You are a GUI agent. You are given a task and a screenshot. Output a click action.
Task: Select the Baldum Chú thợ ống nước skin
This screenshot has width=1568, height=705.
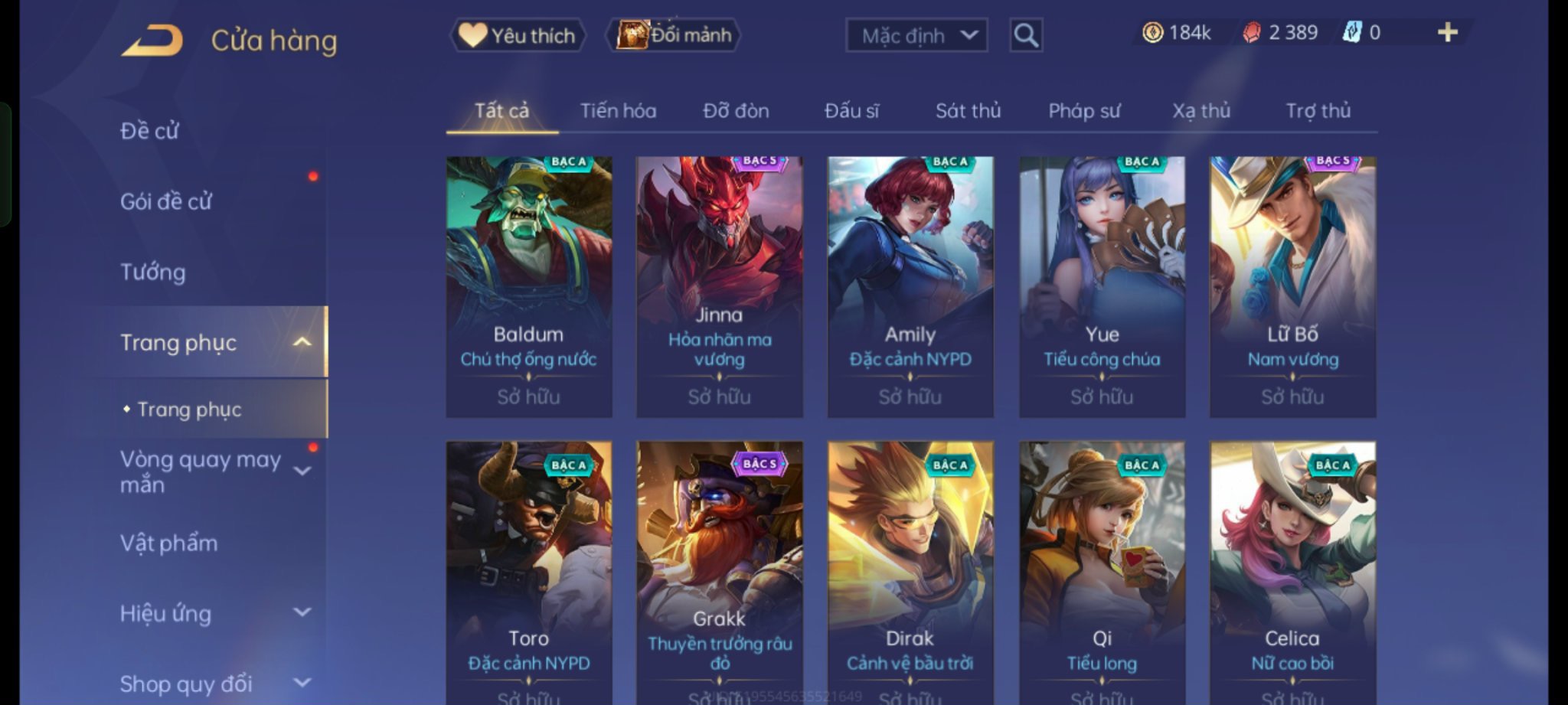pos(529,286)
